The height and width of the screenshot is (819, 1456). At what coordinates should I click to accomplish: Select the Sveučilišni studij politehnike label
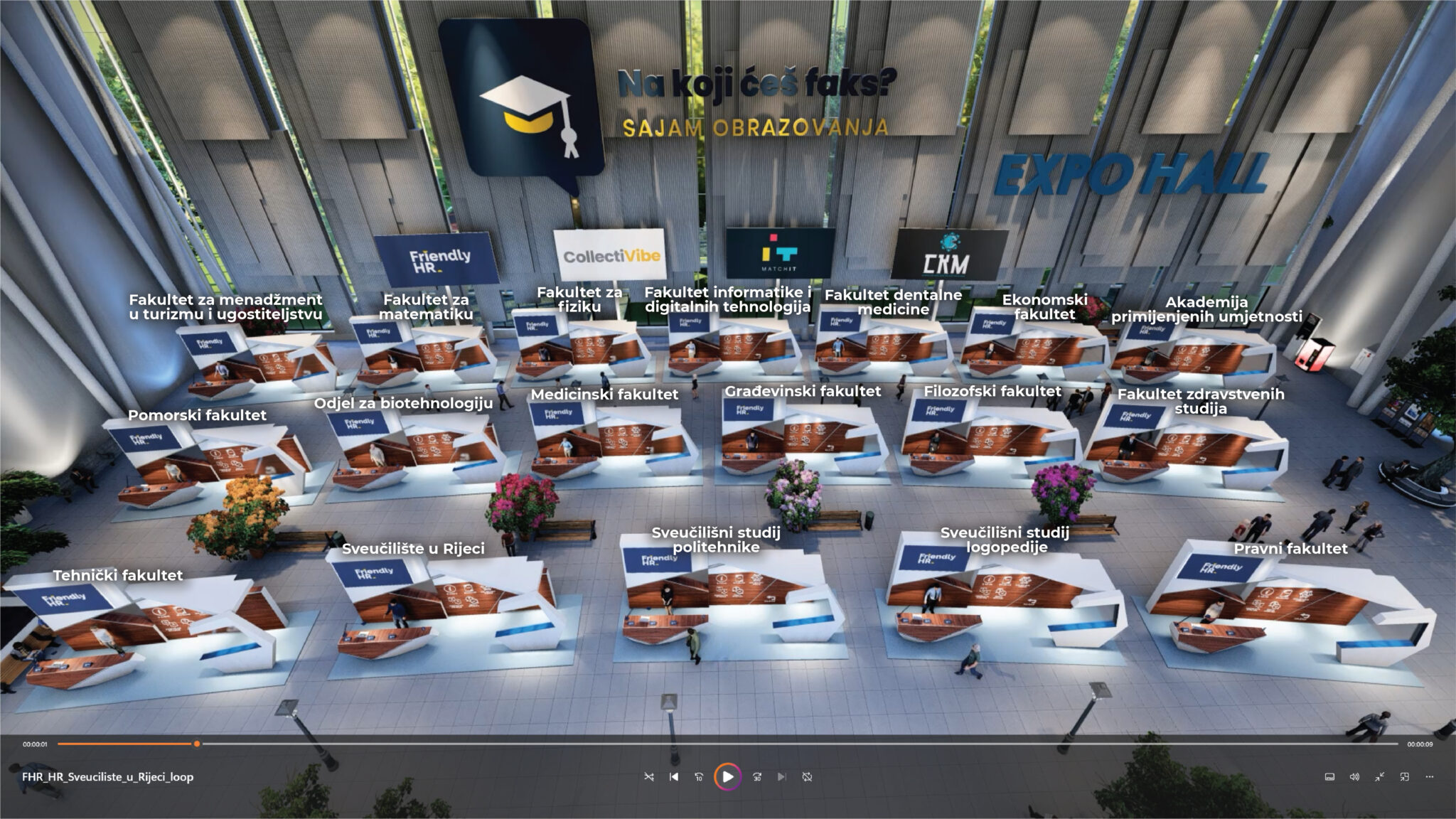pos(716,540)
